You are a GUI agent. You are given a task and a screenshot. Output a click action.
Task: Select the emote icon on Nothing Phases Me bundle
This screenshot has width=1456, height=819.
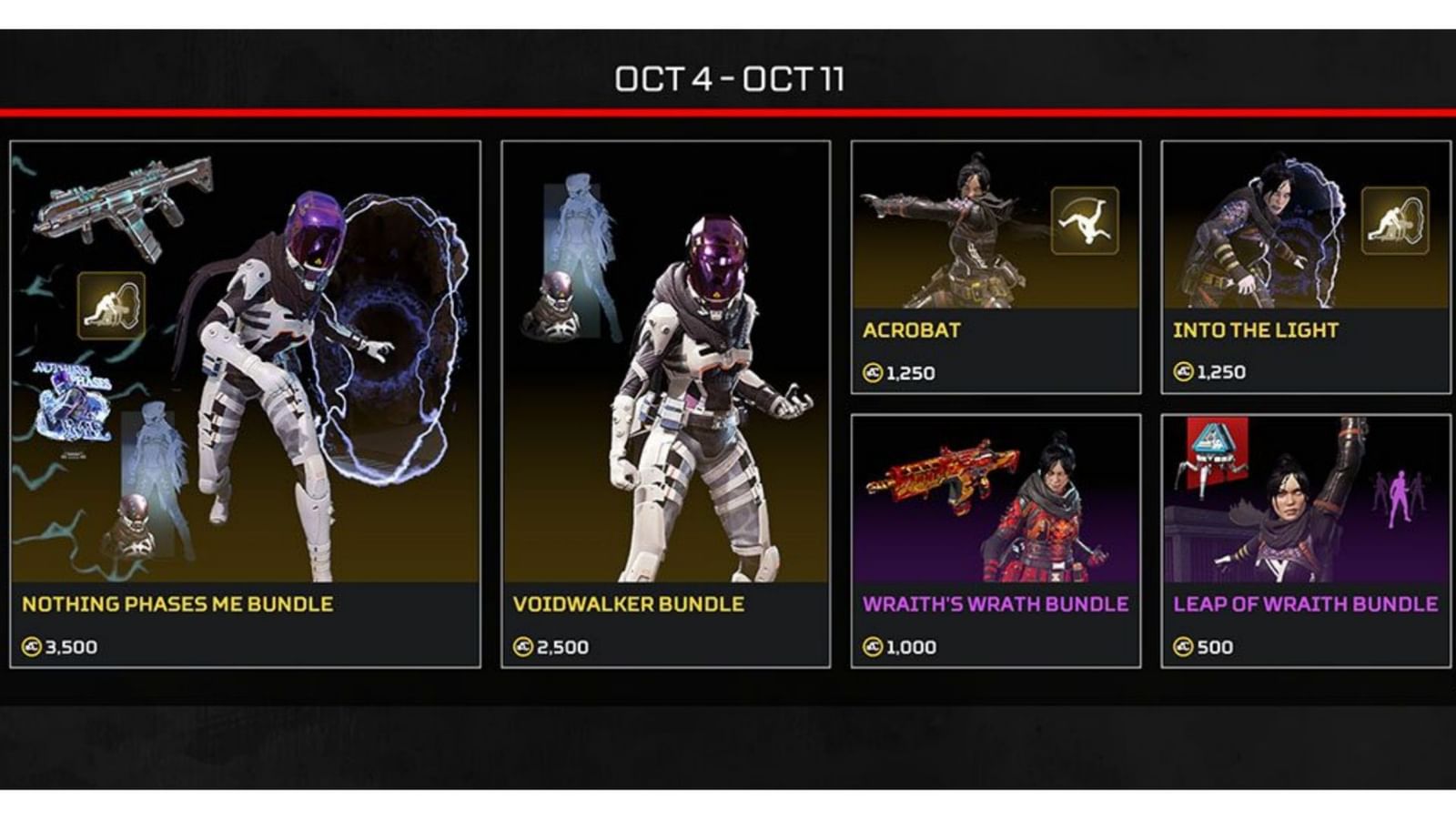(111, 304)
